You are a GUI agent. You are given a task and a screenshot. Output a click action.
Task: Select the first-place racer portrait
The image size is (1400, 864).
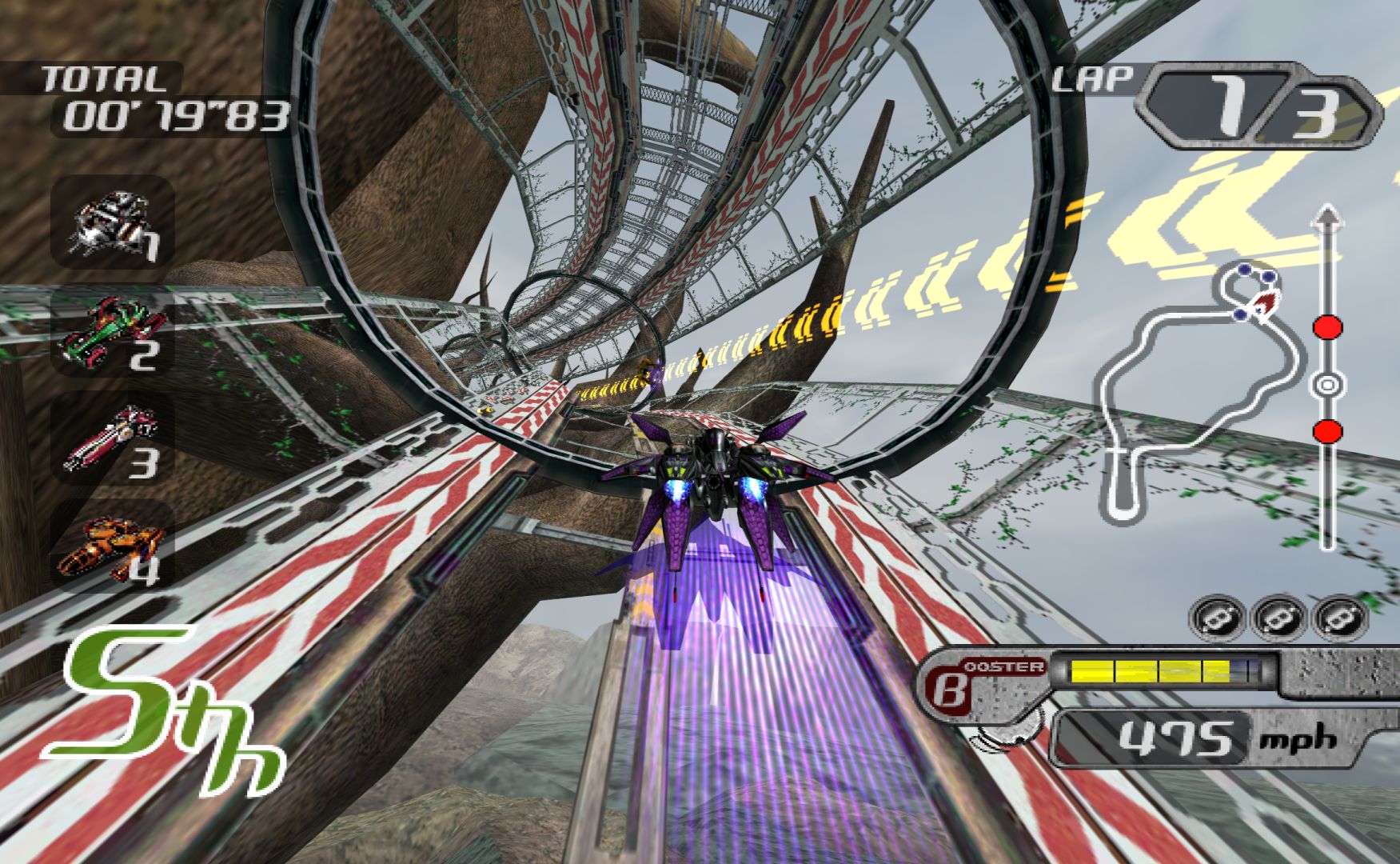[x=112, y=222]
